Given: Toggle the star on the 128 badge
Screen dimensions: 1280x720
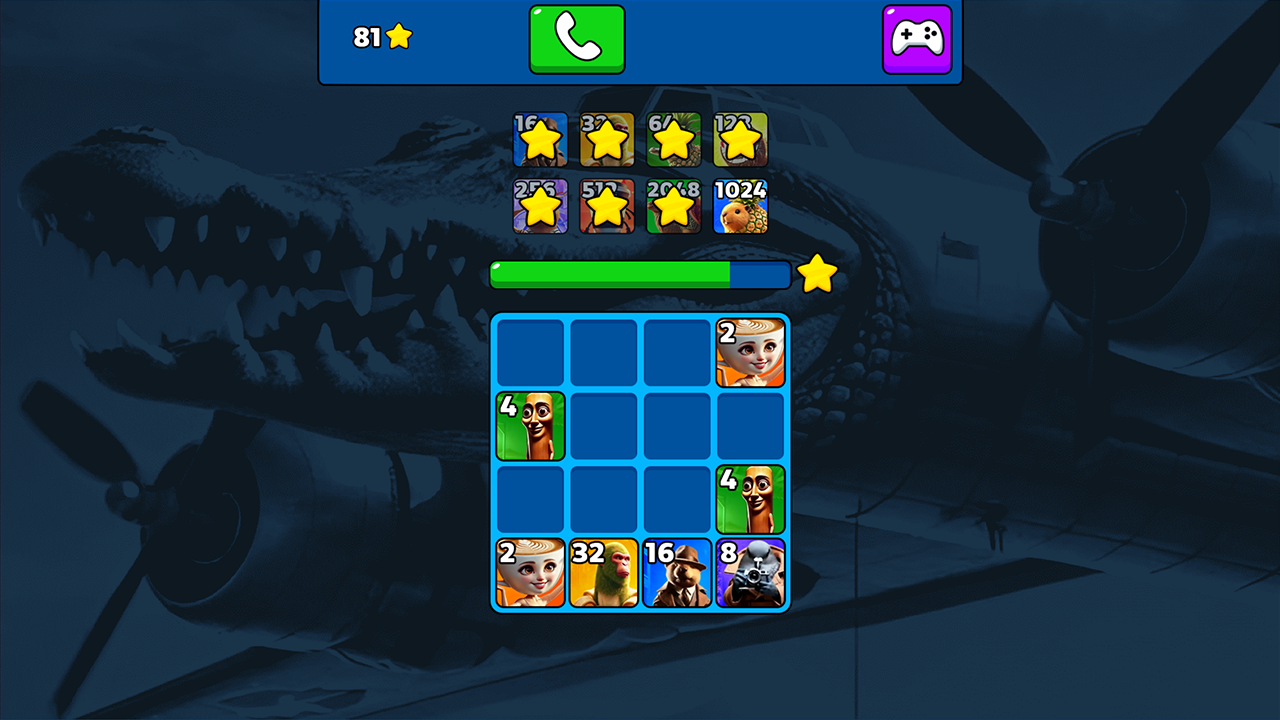Looking at the screenshot, I should click(741, 140).
